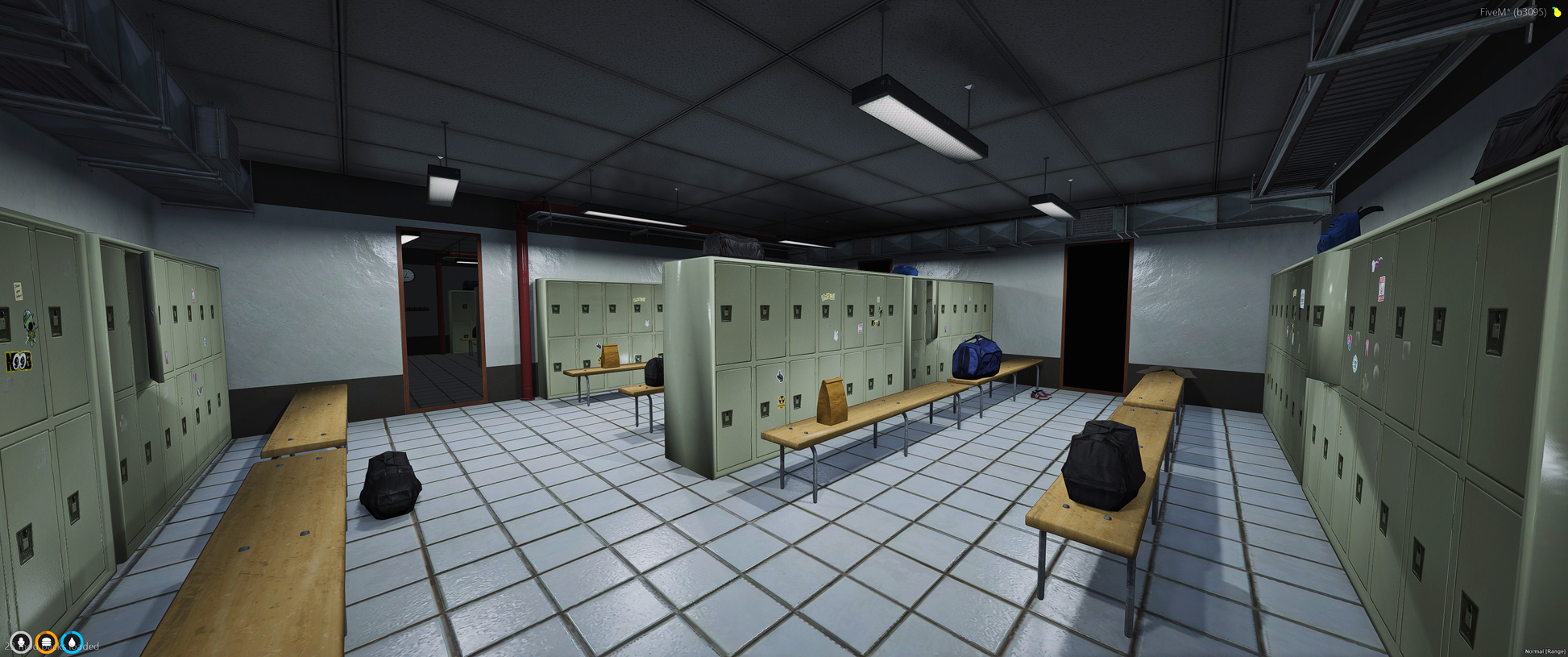The image size is (1568, 657).
Task: Select the orange burger hunger icon
Action: (x=47, y=643)
